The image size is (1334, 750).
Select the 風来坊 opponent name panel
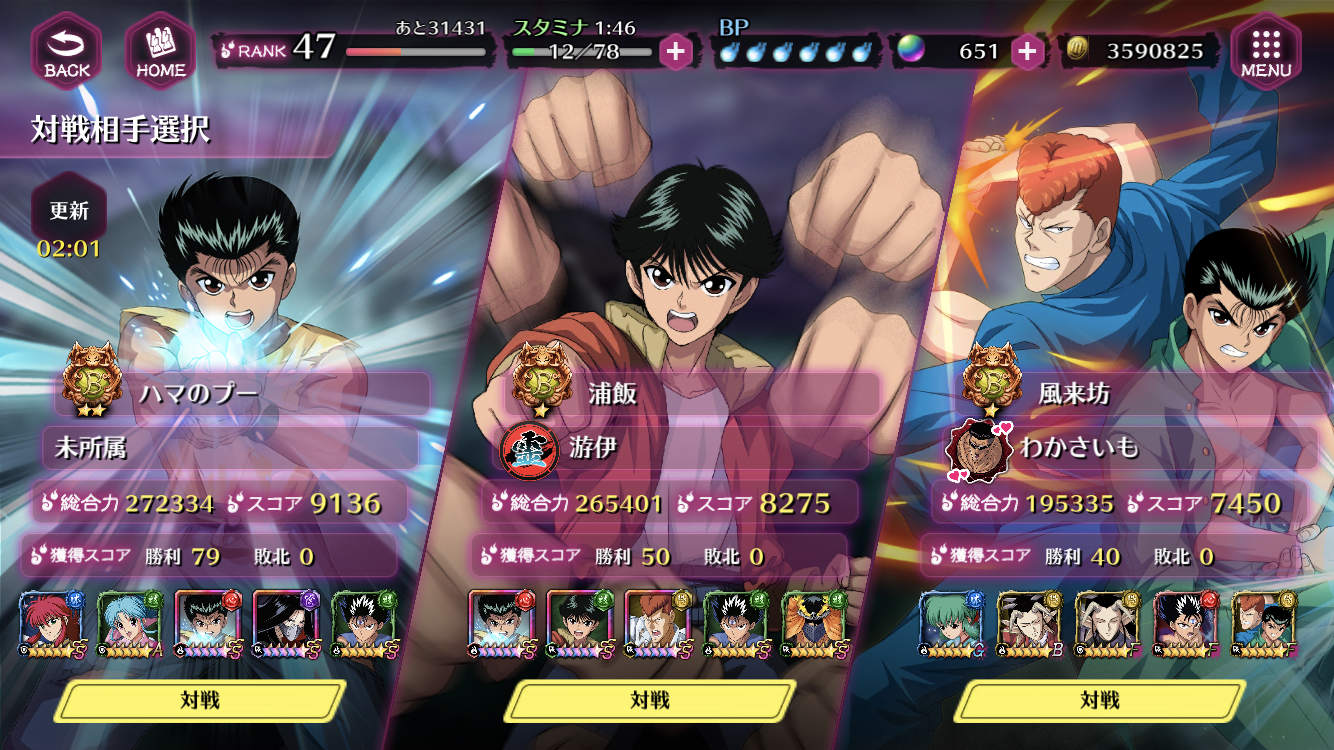(1140, 393)
